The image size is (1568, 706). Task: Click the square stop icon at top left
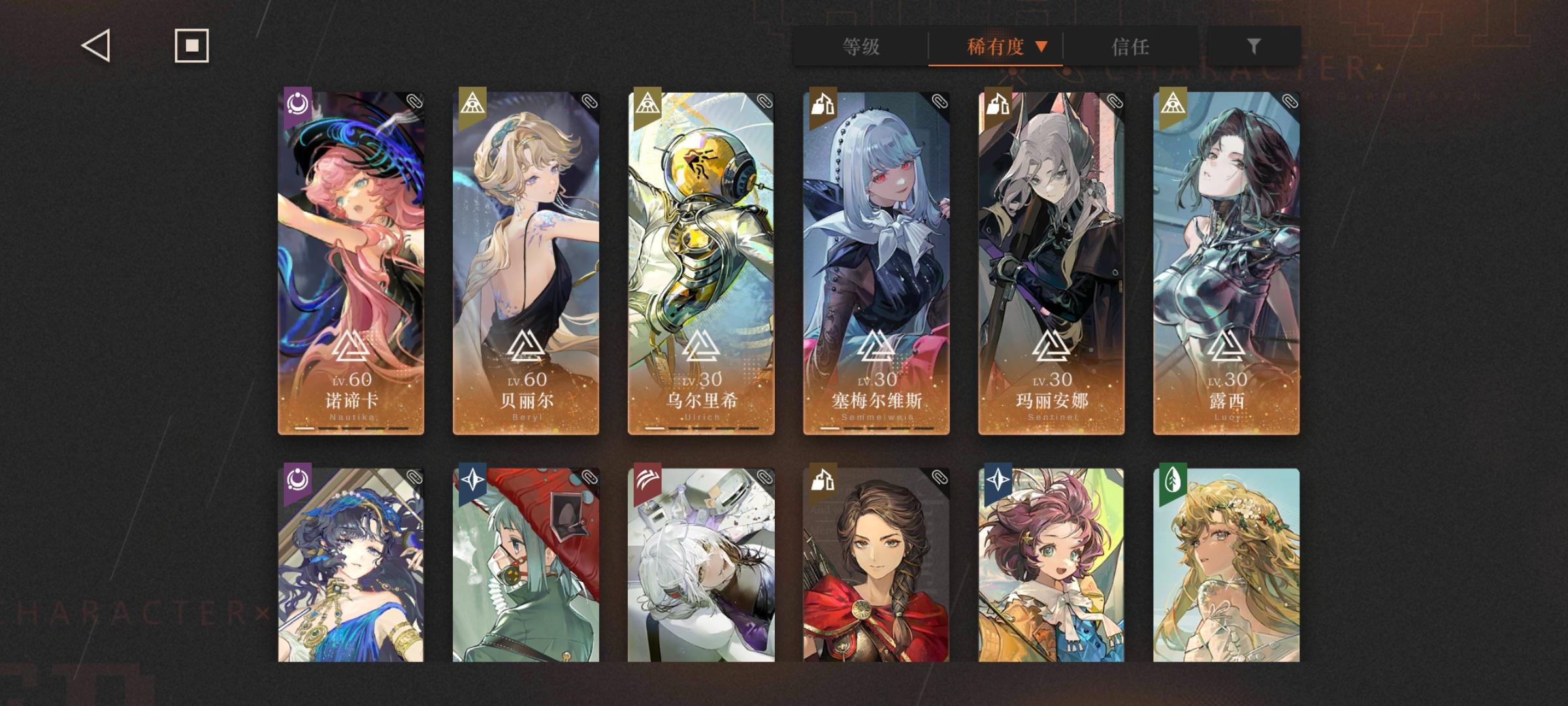[190, 46]
